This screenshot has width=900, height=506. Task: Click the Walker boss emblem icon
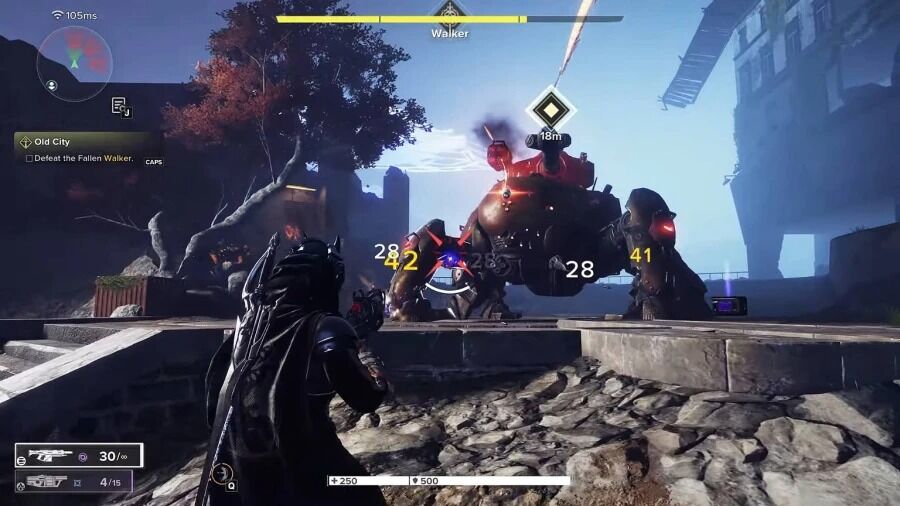point(449,14)
